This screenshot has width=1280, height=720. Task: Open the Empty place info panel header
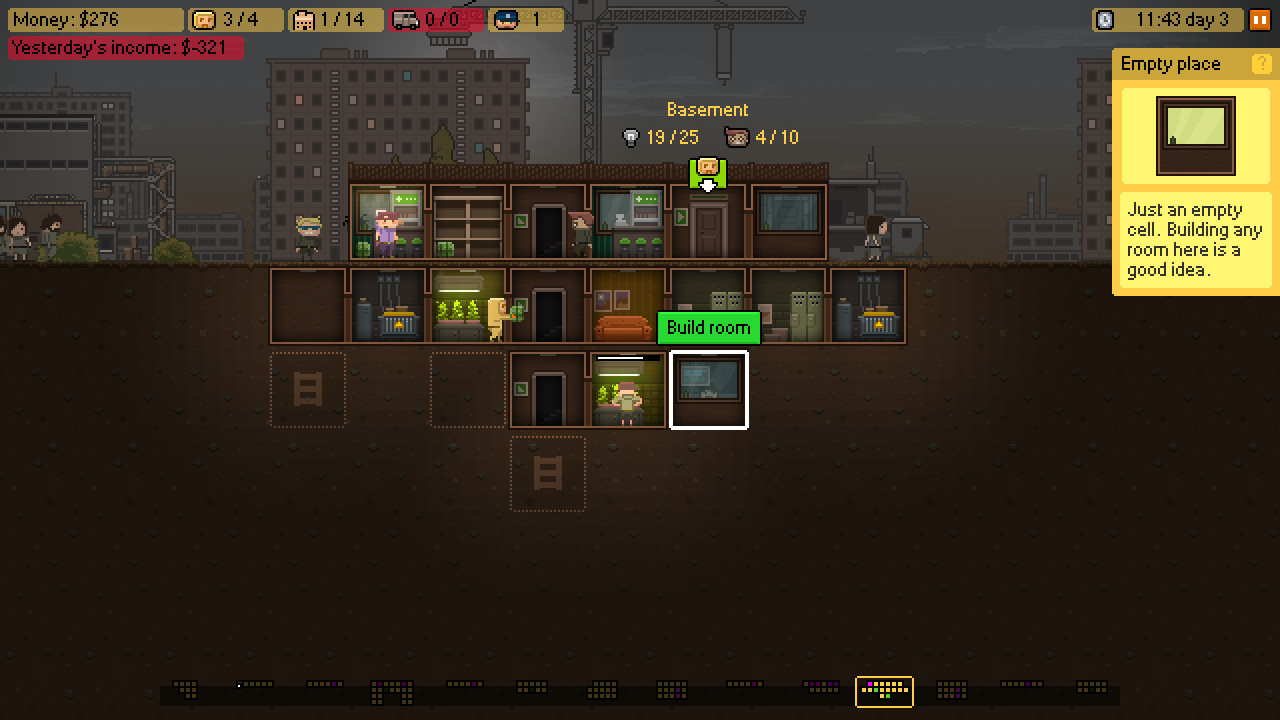[1170, 64]
